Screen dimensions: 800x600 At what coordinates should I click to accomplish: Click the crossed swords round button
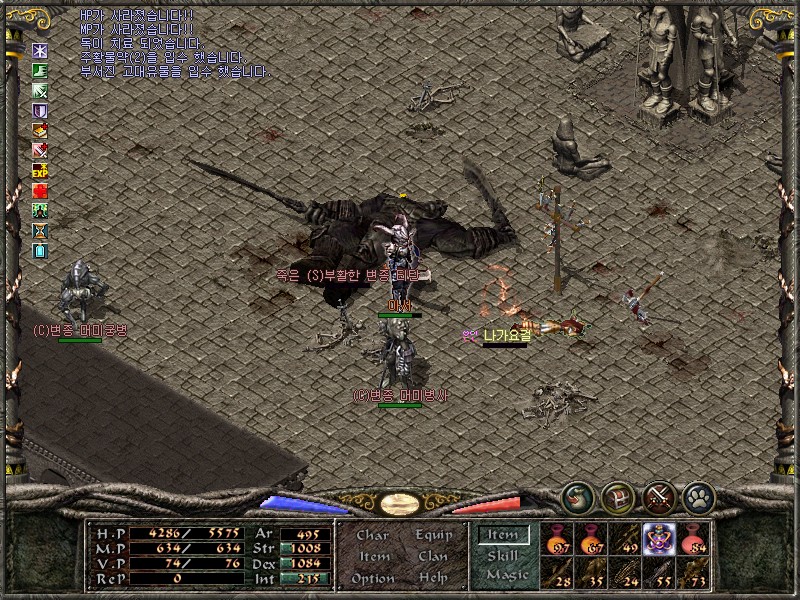pyautogui.click(x=659, y=497)
